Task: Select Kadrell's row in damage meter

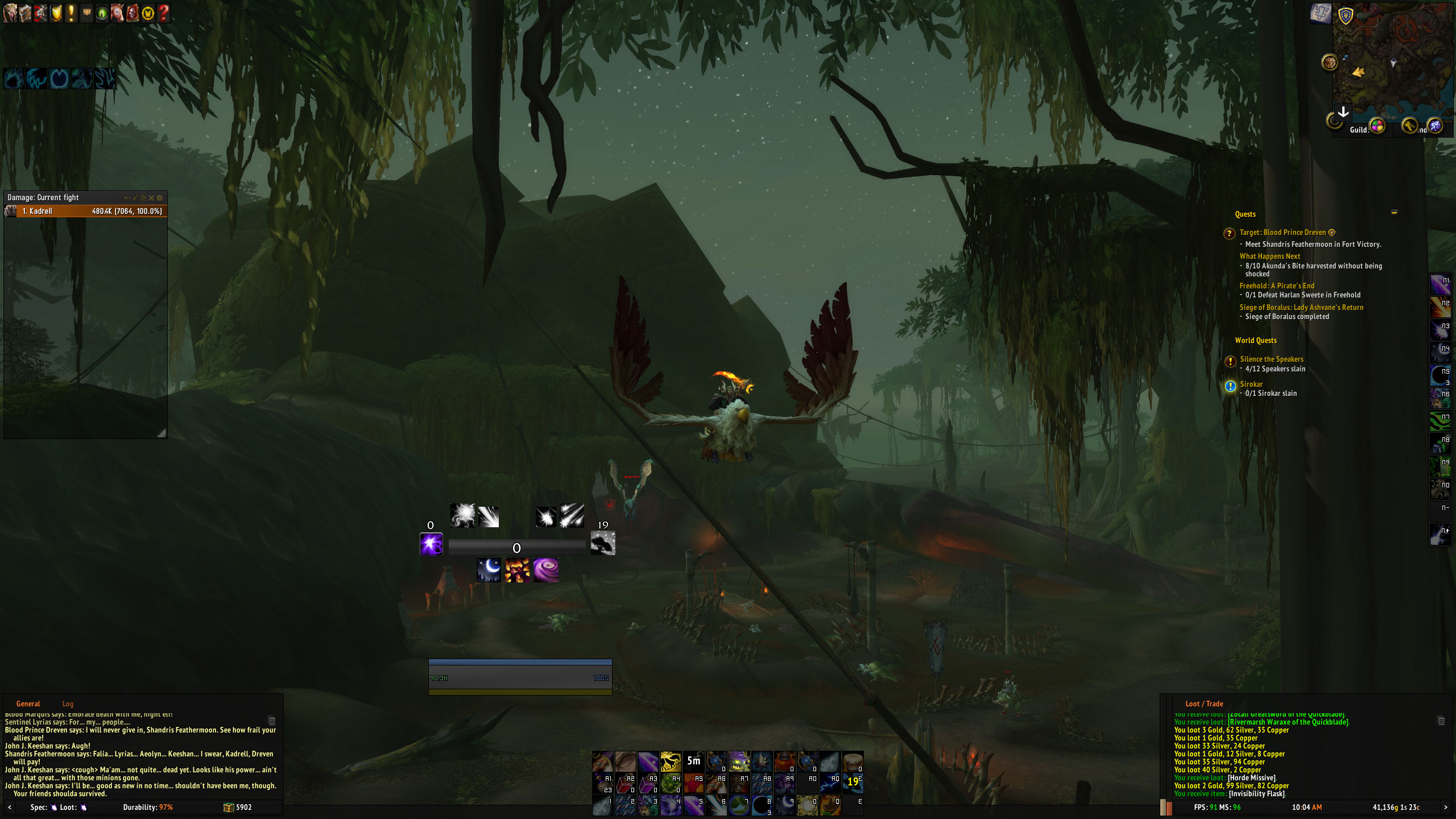Action: click(x=85, y=211)
